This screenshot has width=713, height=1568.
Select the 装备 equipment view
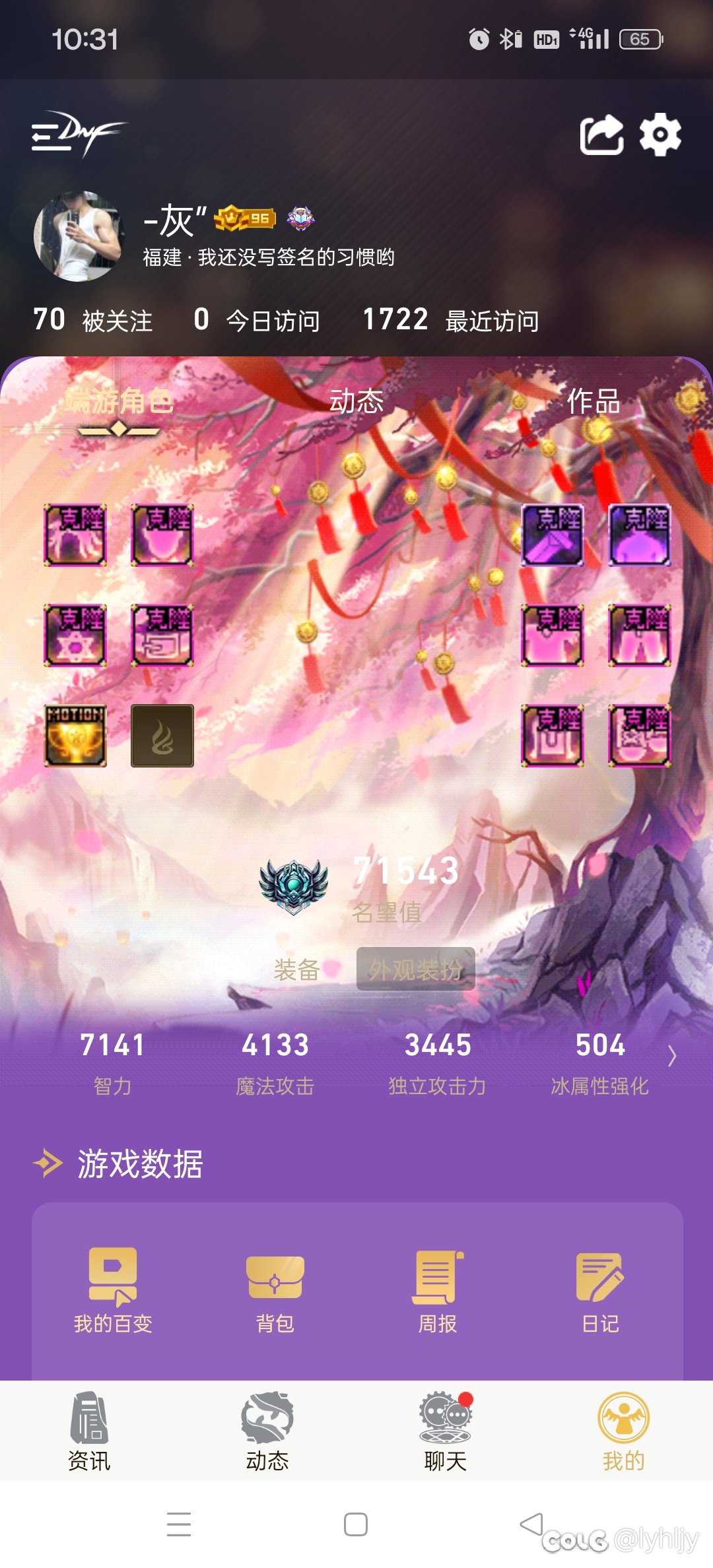coord(297,969)
